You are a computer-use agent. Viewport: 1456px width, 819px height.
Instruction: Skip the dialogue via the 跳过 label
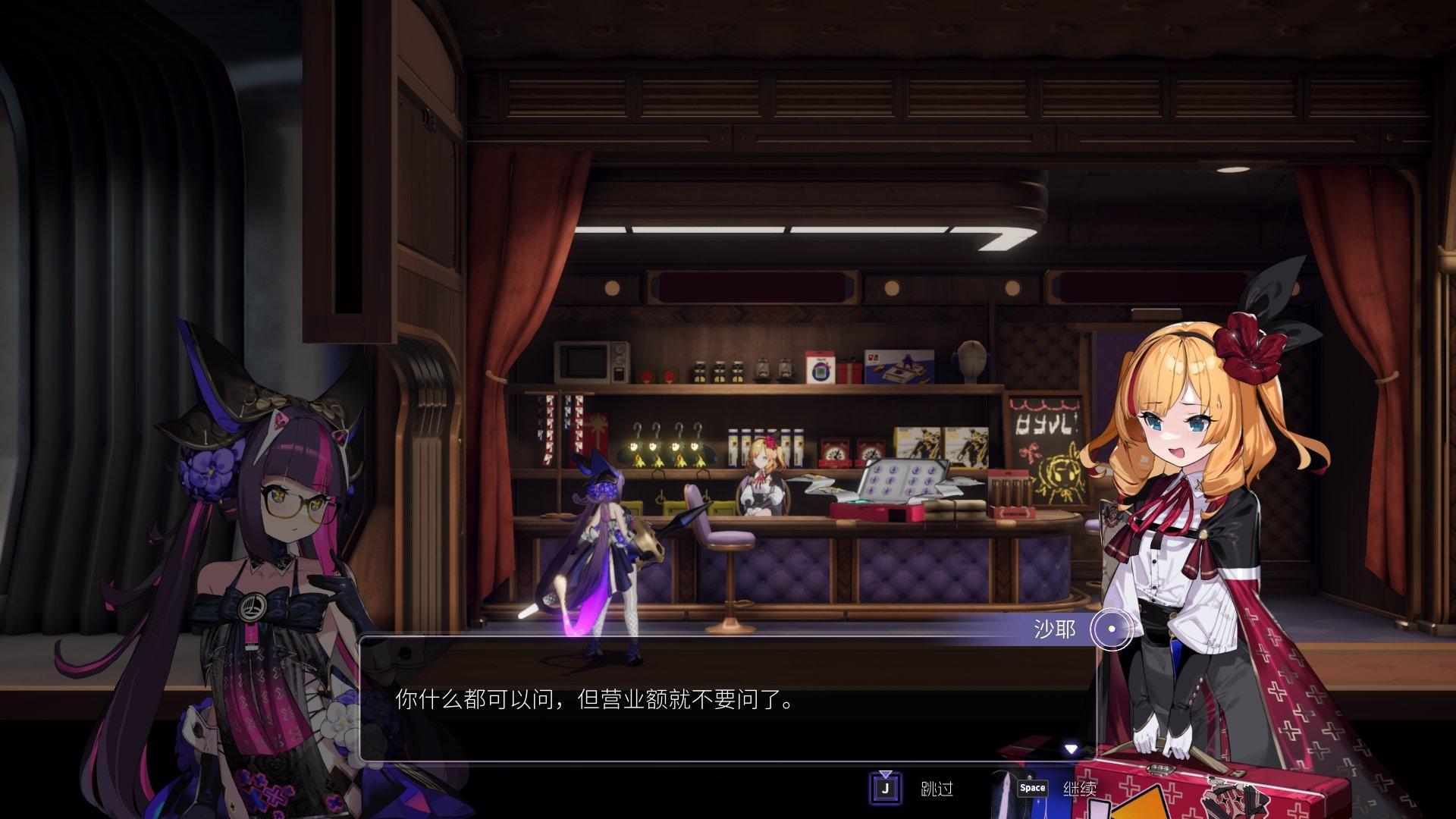tap(937, 789)
